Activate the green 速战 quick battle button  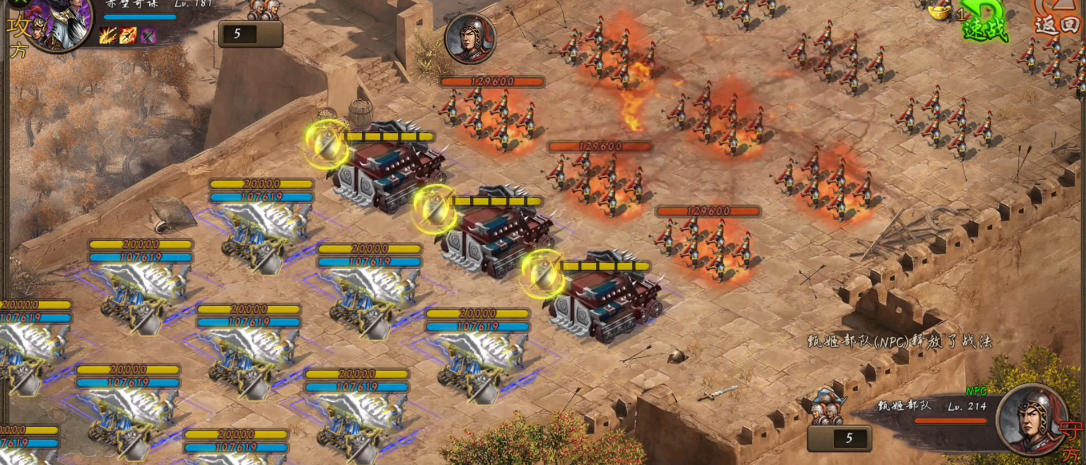tap(985, 22)
